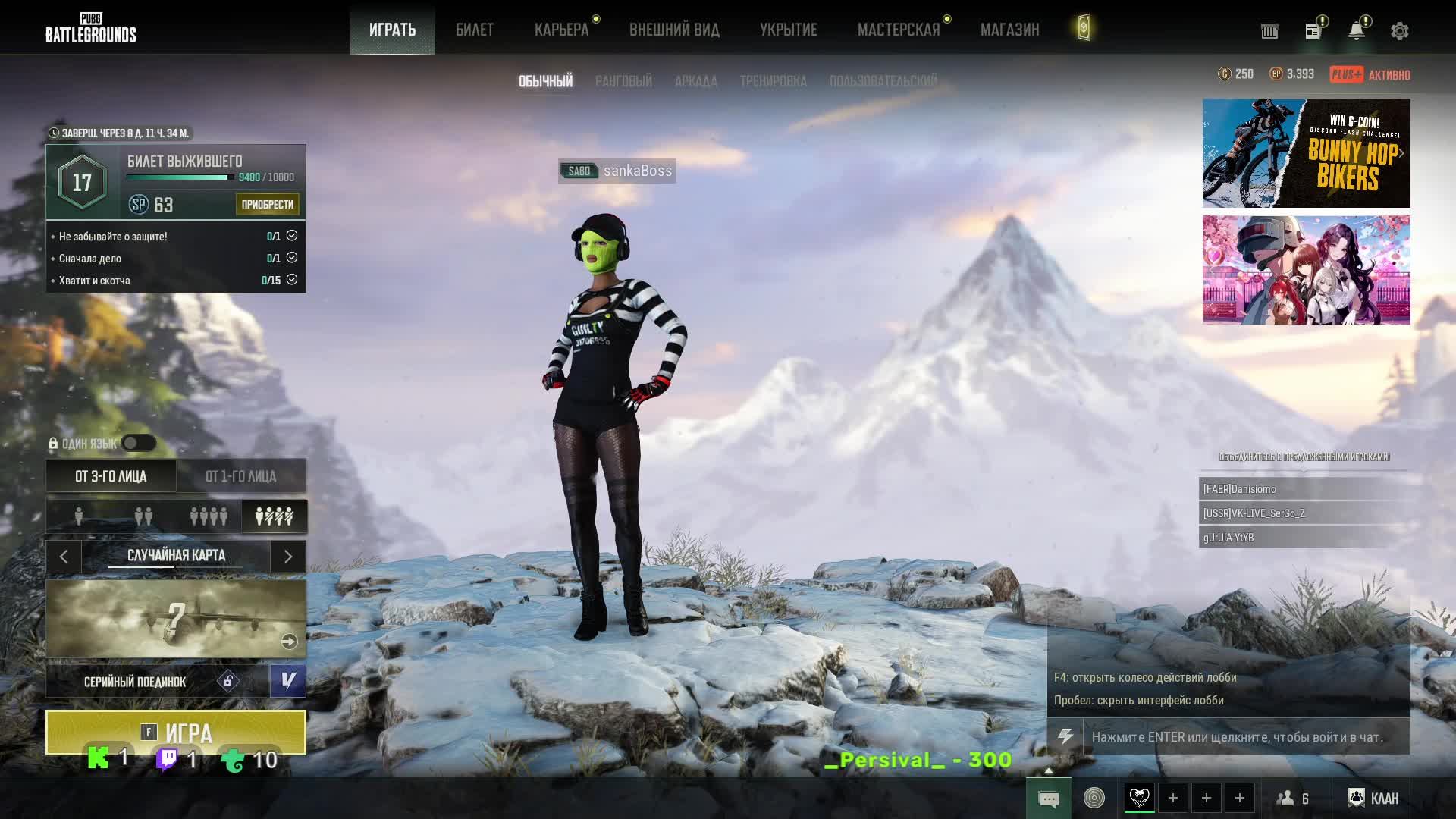1456x819 pixels.
Task: Open the КАРЬЕРА career tab
Action: pyautogui.click(x=561, y=30)
